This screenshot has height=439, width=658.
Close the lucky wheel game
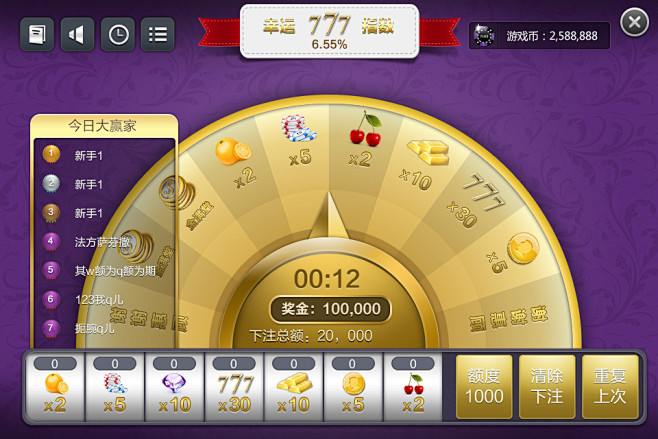[x=634, y=22]
